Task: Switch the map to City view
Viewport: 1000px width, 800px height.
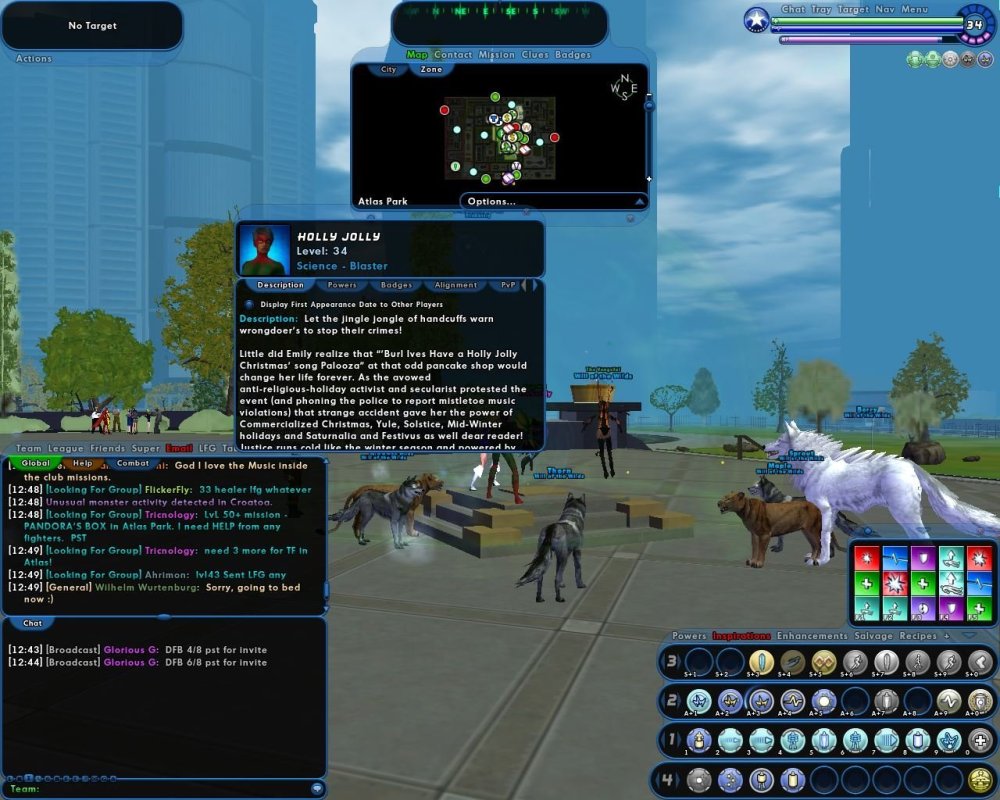Action: pyautogui.click(x=389, y=70)
